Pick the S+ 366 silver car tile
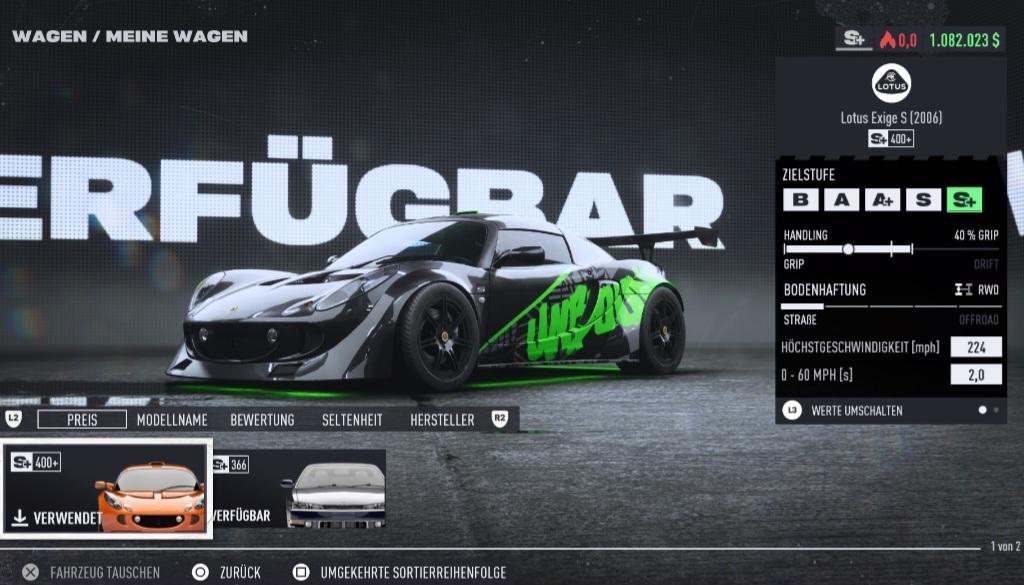 click(x=298, y=489)
